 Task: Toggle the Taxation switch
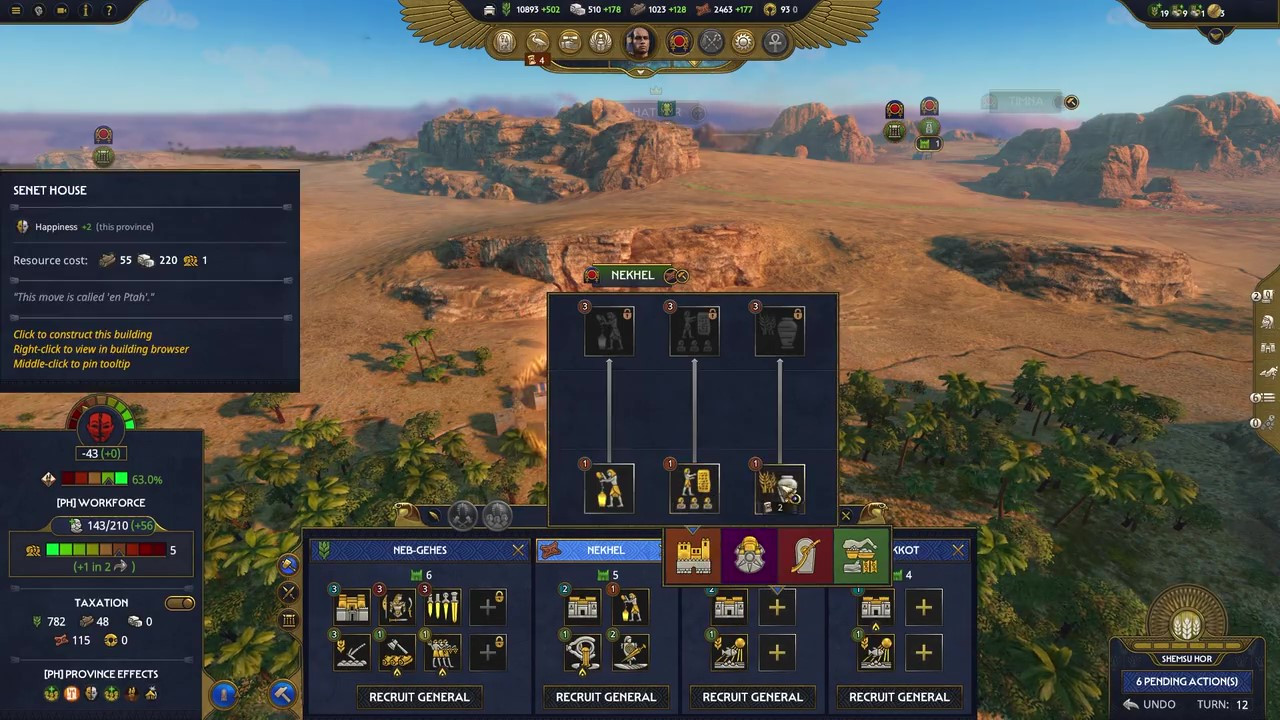[x=180, y=603]
